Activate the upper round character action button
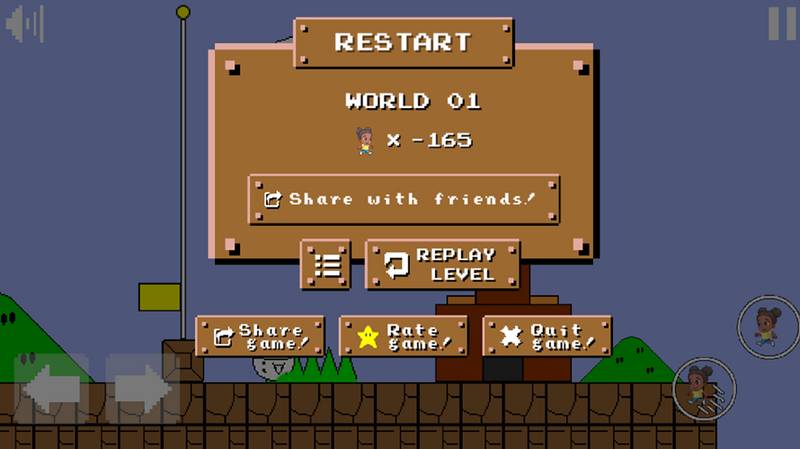Image resolution: width=800 pixels, height=449 pixels. (x=768, y=326)
